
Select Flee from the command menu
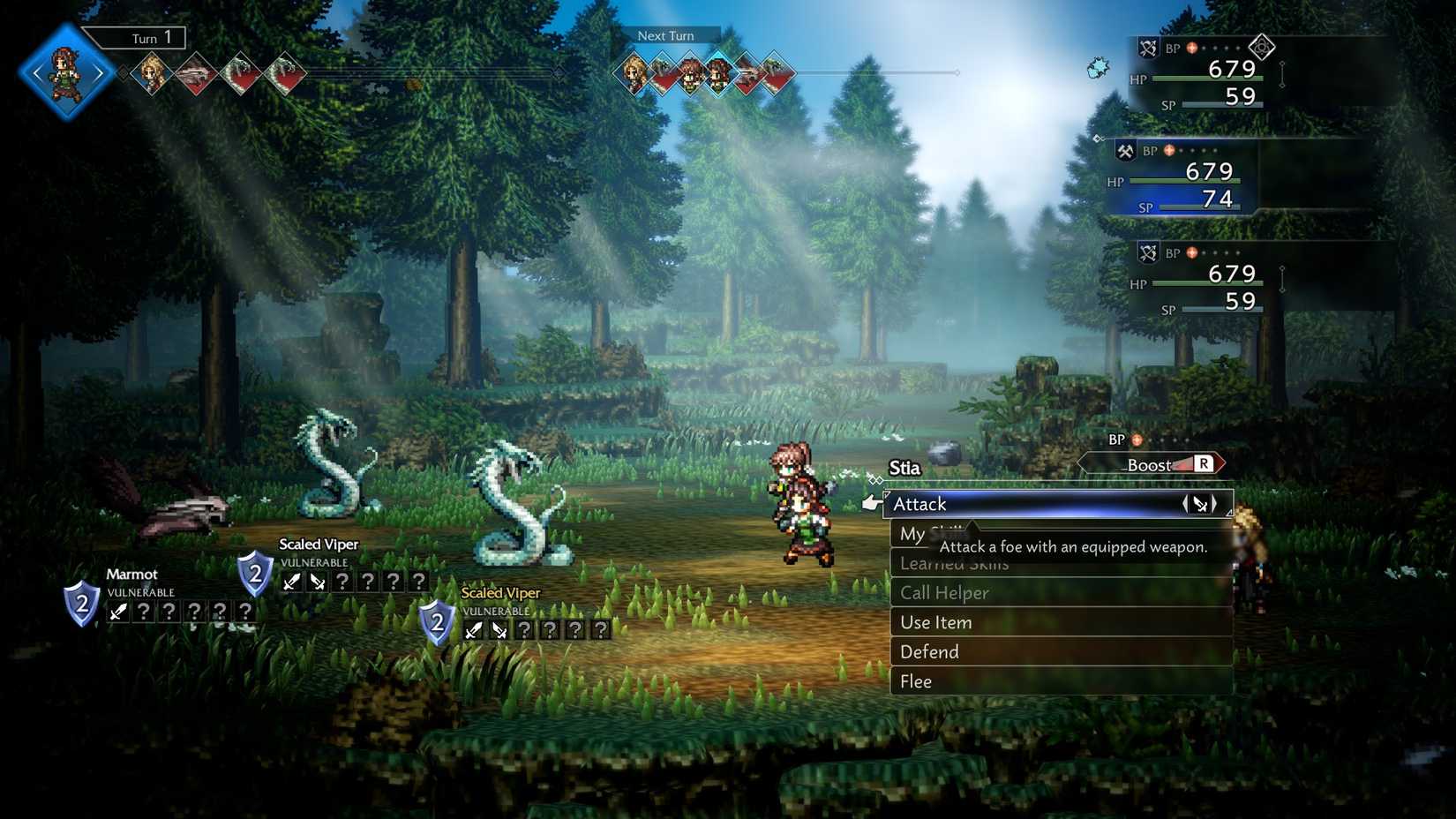pos(916,681)
